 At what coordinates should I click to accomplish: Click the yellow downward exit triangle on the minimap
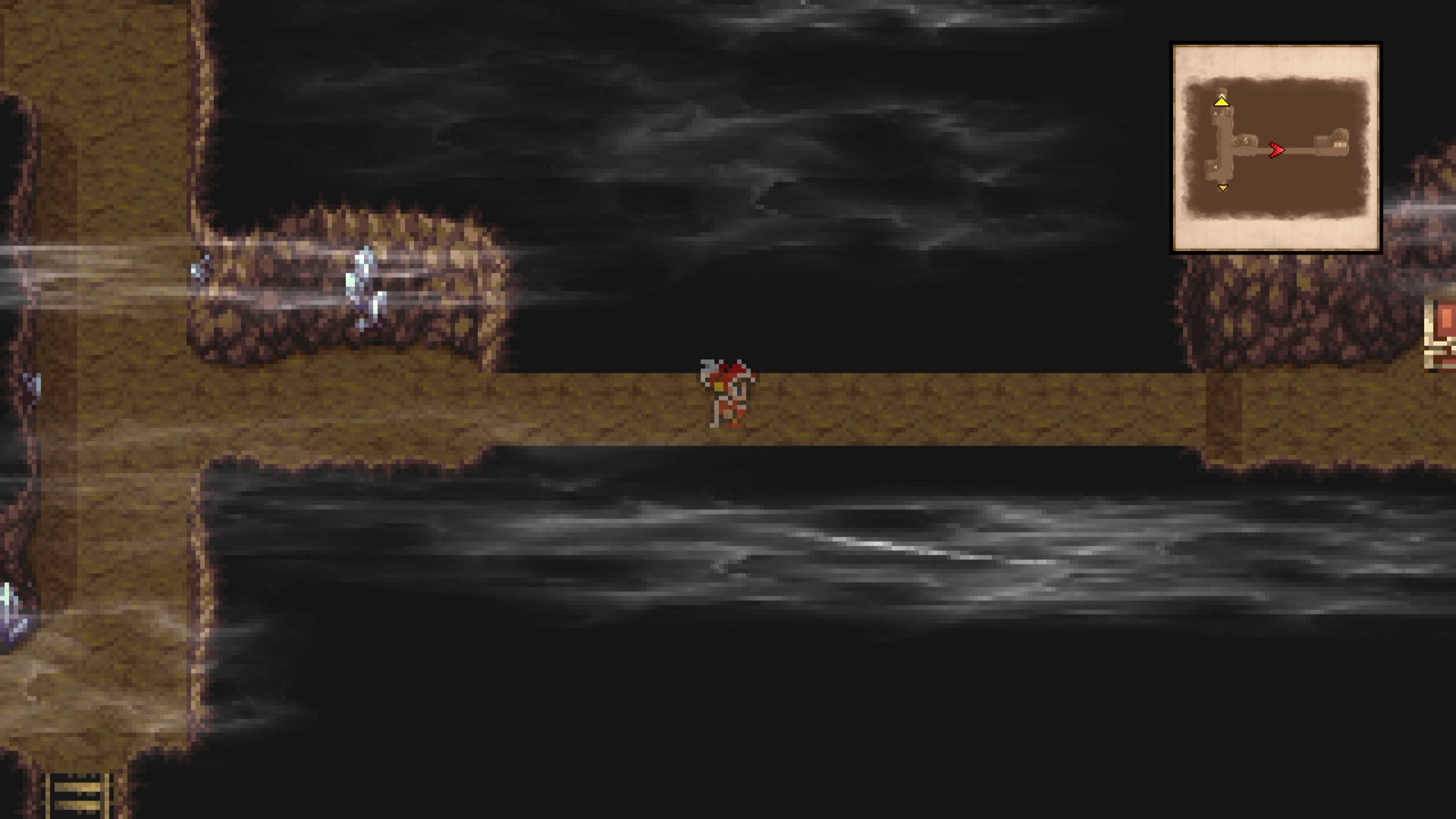coord(1222,188)
